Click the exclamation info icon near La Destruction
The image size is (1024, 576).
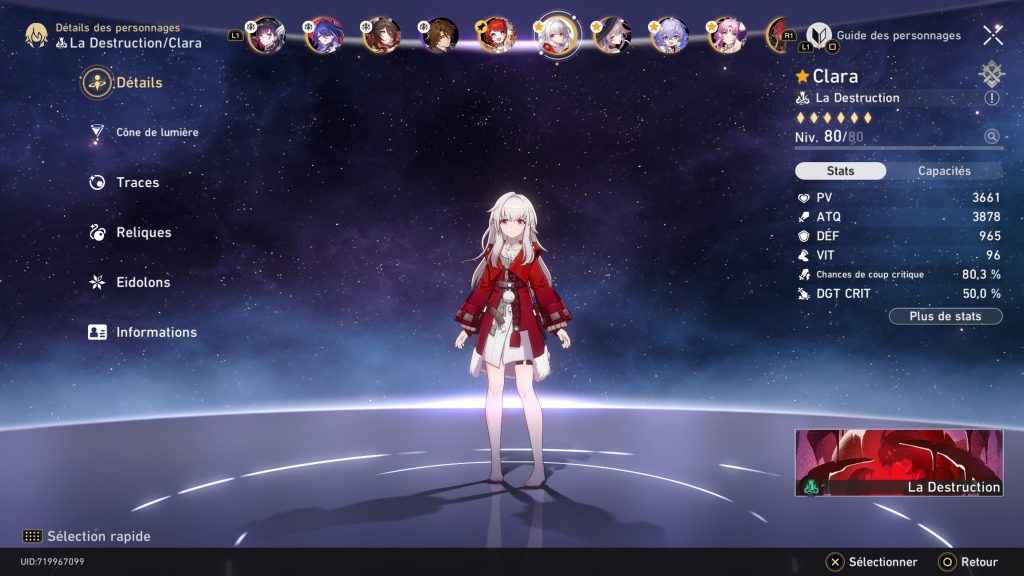[992, 98]
